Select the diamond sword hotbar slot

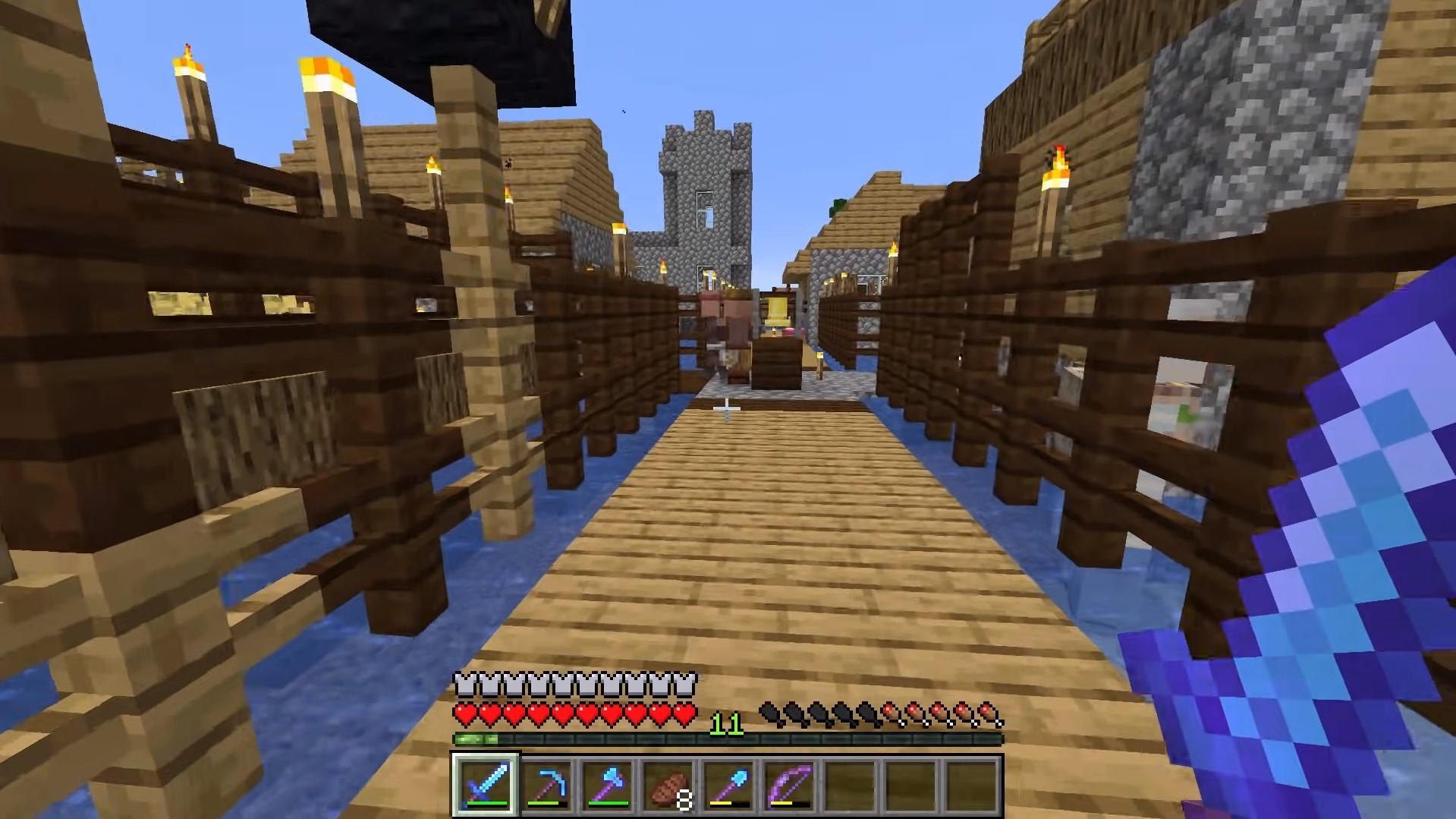tap(486, 785)
